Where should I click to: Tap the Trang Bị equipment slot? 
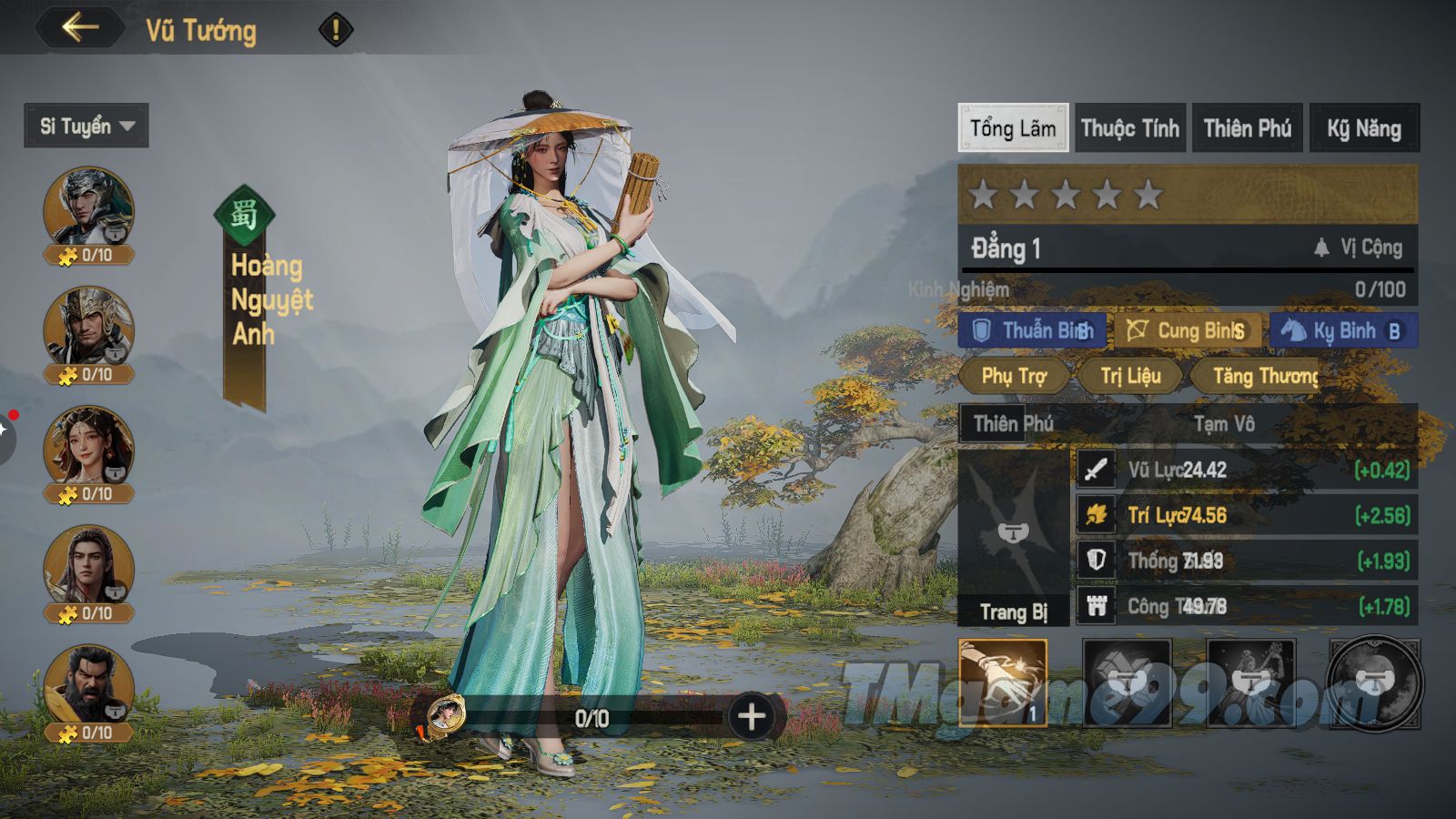(1014, 537)
